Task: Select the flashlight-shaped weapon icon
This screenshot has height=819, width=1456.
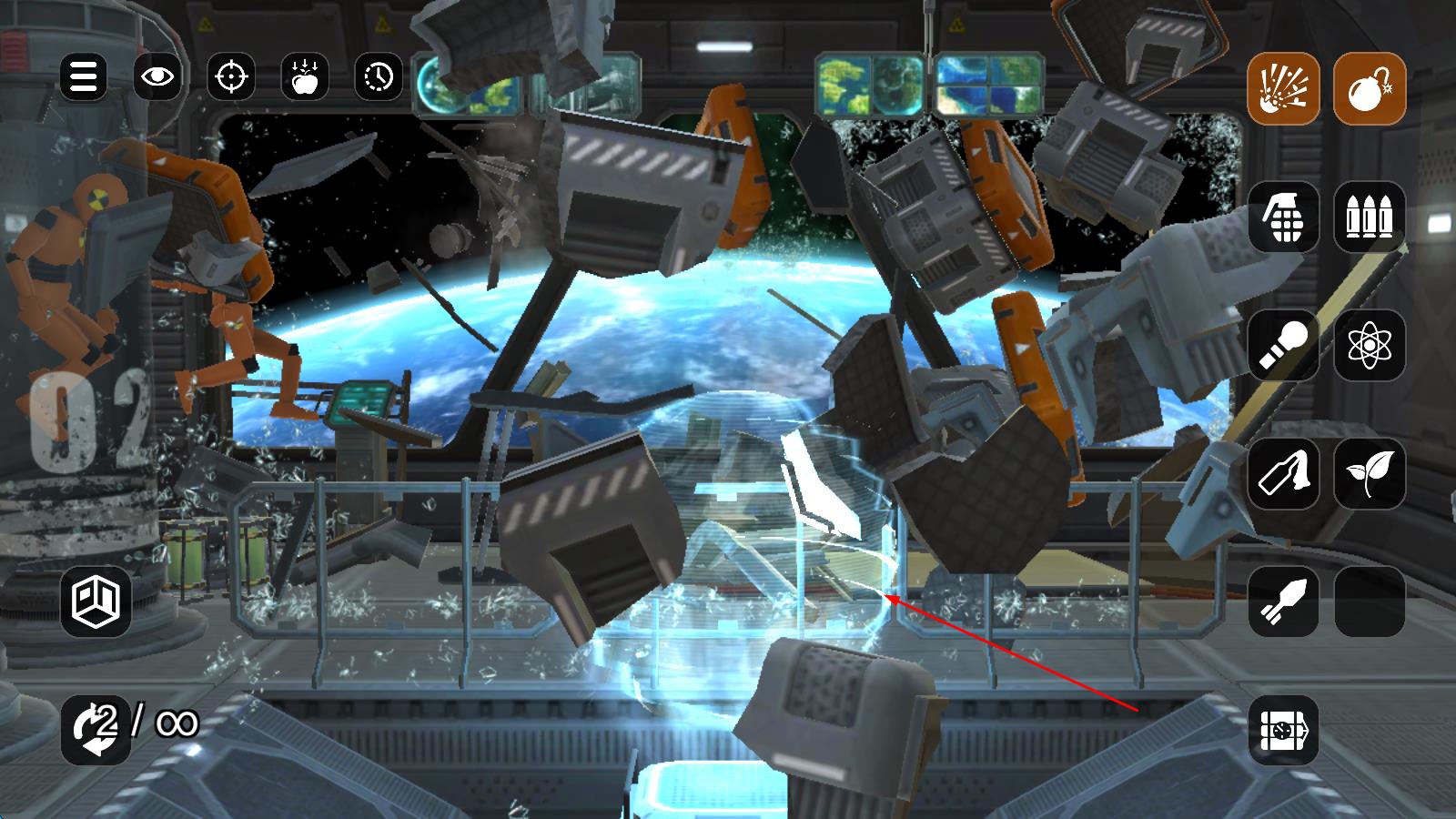Action: (x=1283, y=345)
